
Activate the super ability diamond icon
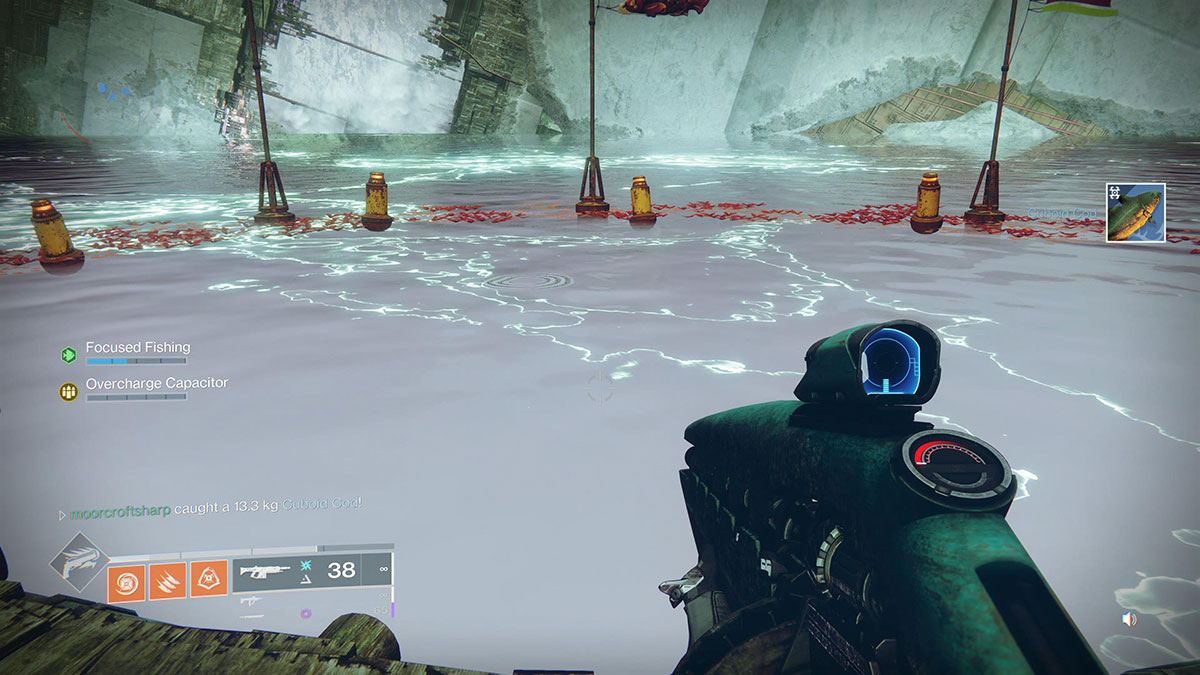click(79, 564)
